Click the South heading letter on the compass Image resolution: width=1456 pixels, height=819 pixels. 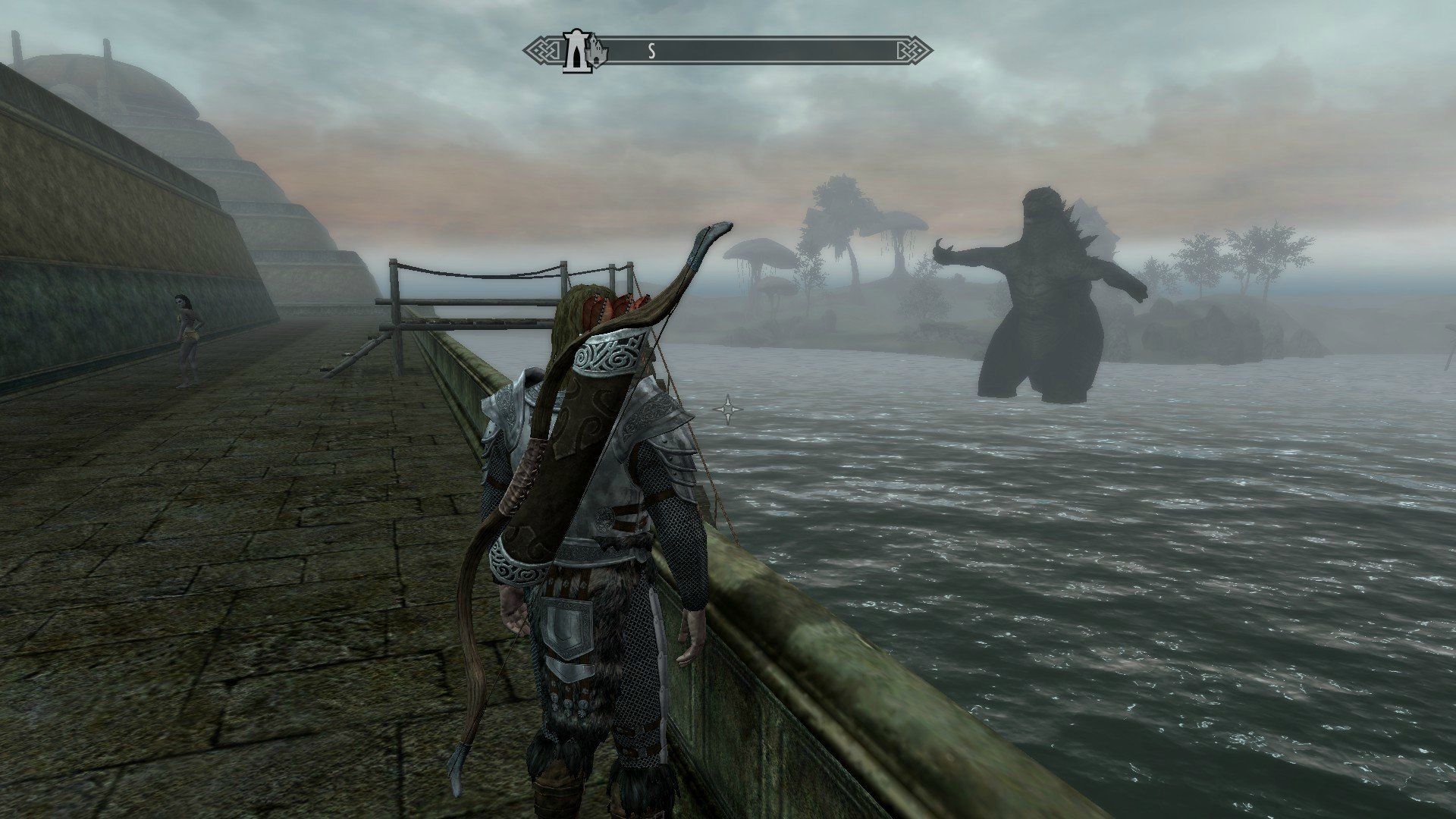[651, 52]
